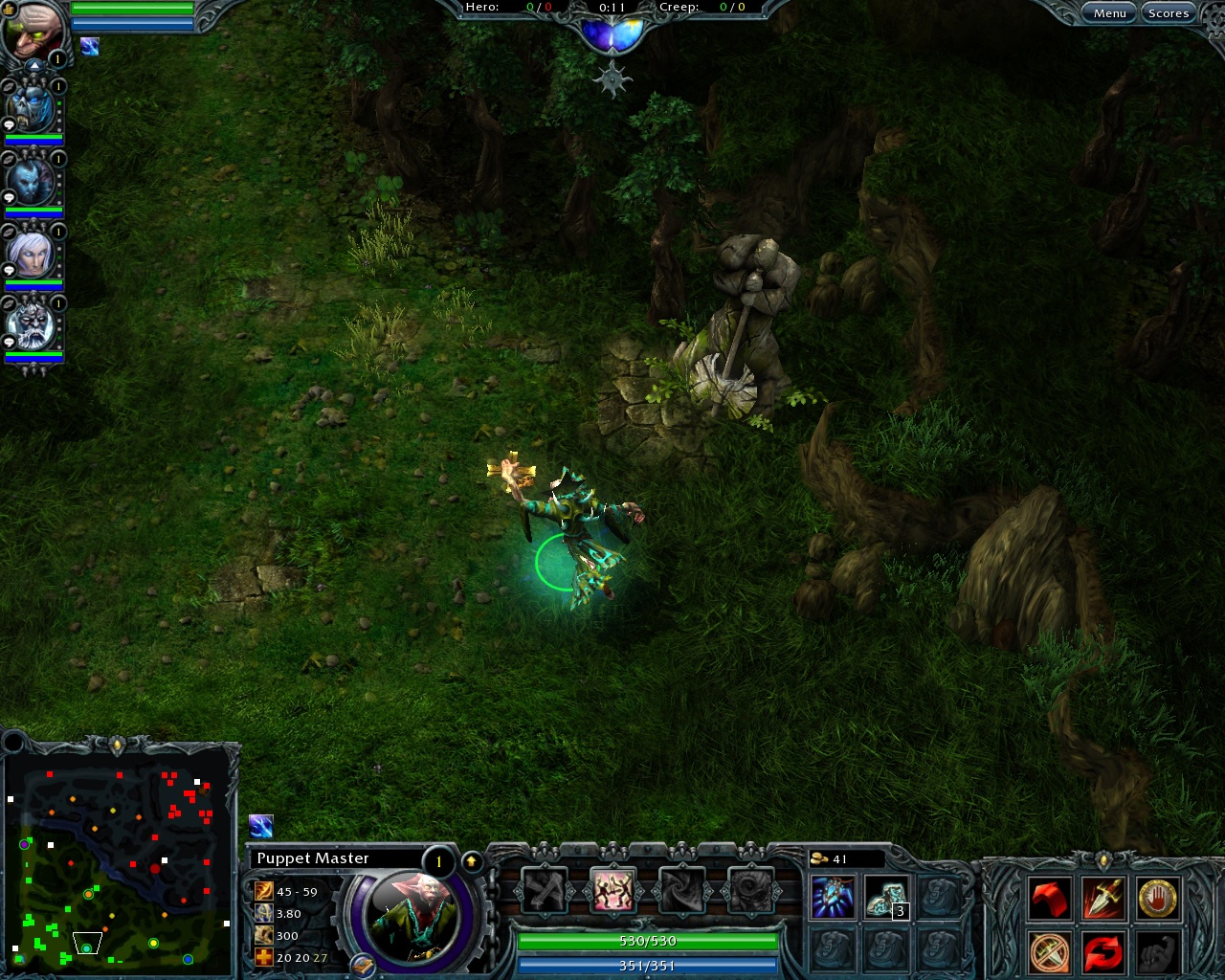Click the 530/530 health bar

pyautogui.click(x=646, y=941)
